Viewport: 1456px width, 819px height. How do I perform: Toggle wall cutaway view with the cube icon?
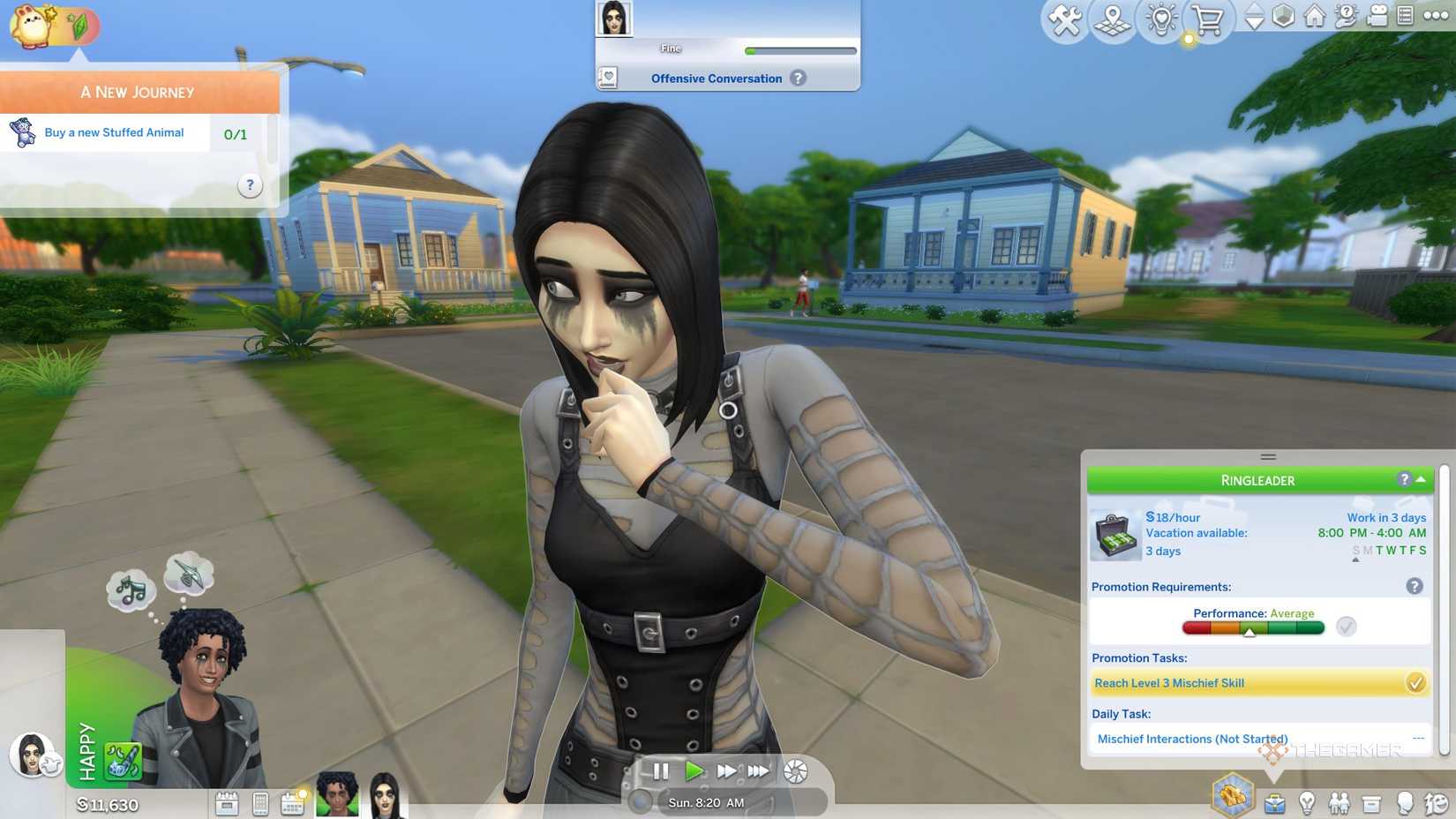1284,16
